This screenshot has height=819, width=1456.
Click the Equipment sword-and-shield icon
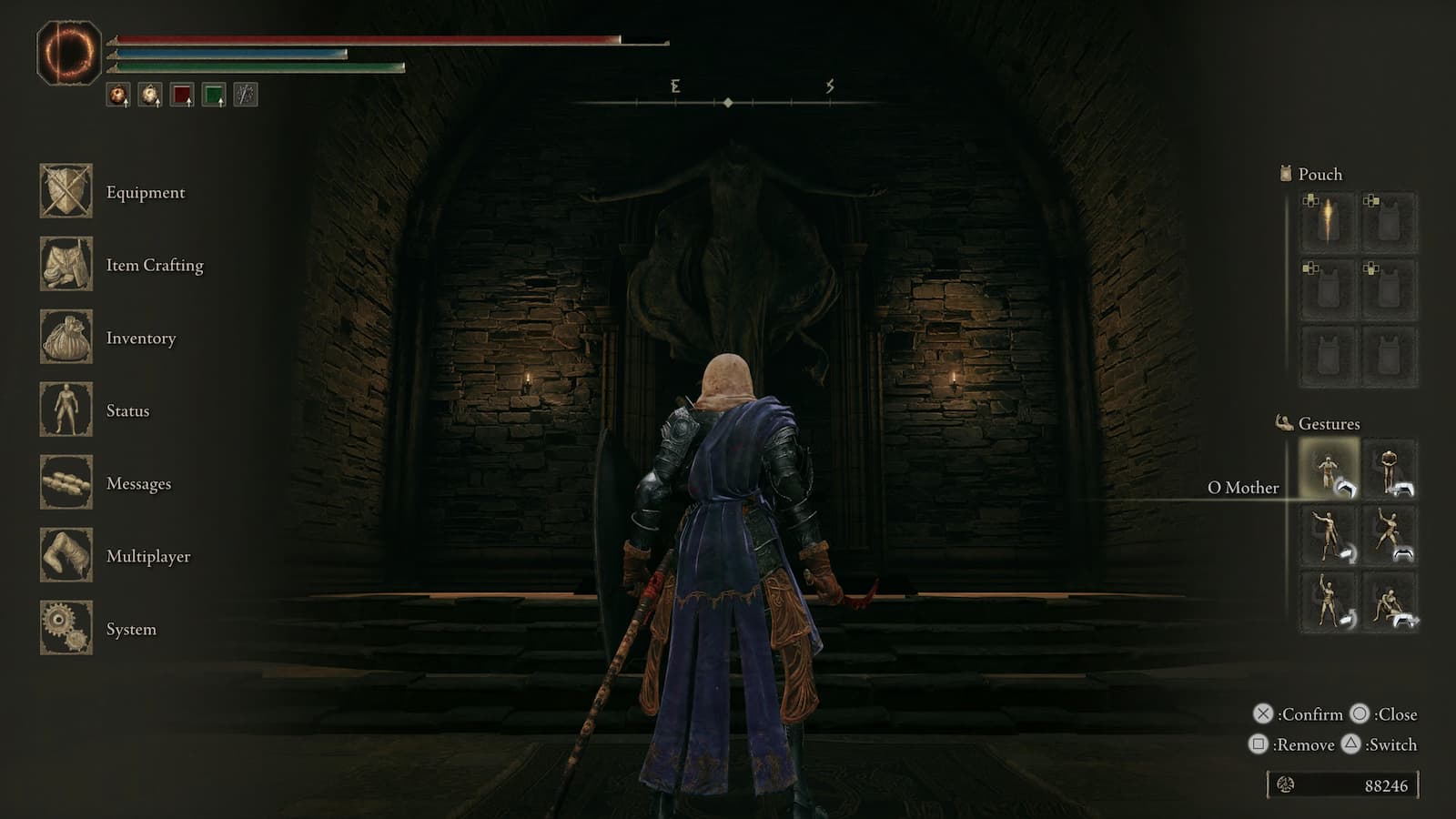pyautogui.click(x=66, y=192)
